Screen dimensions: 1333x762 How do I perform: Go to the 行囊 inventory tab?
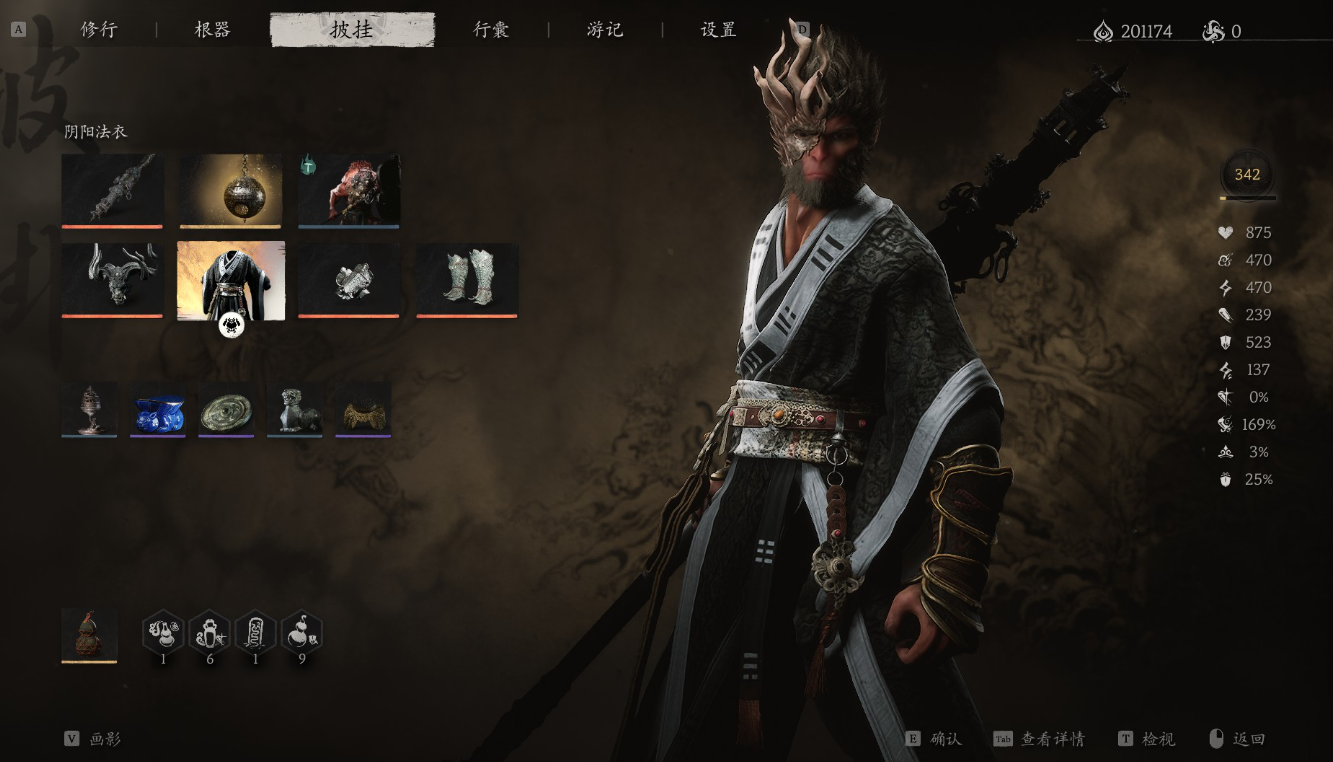tap(491, 30)
